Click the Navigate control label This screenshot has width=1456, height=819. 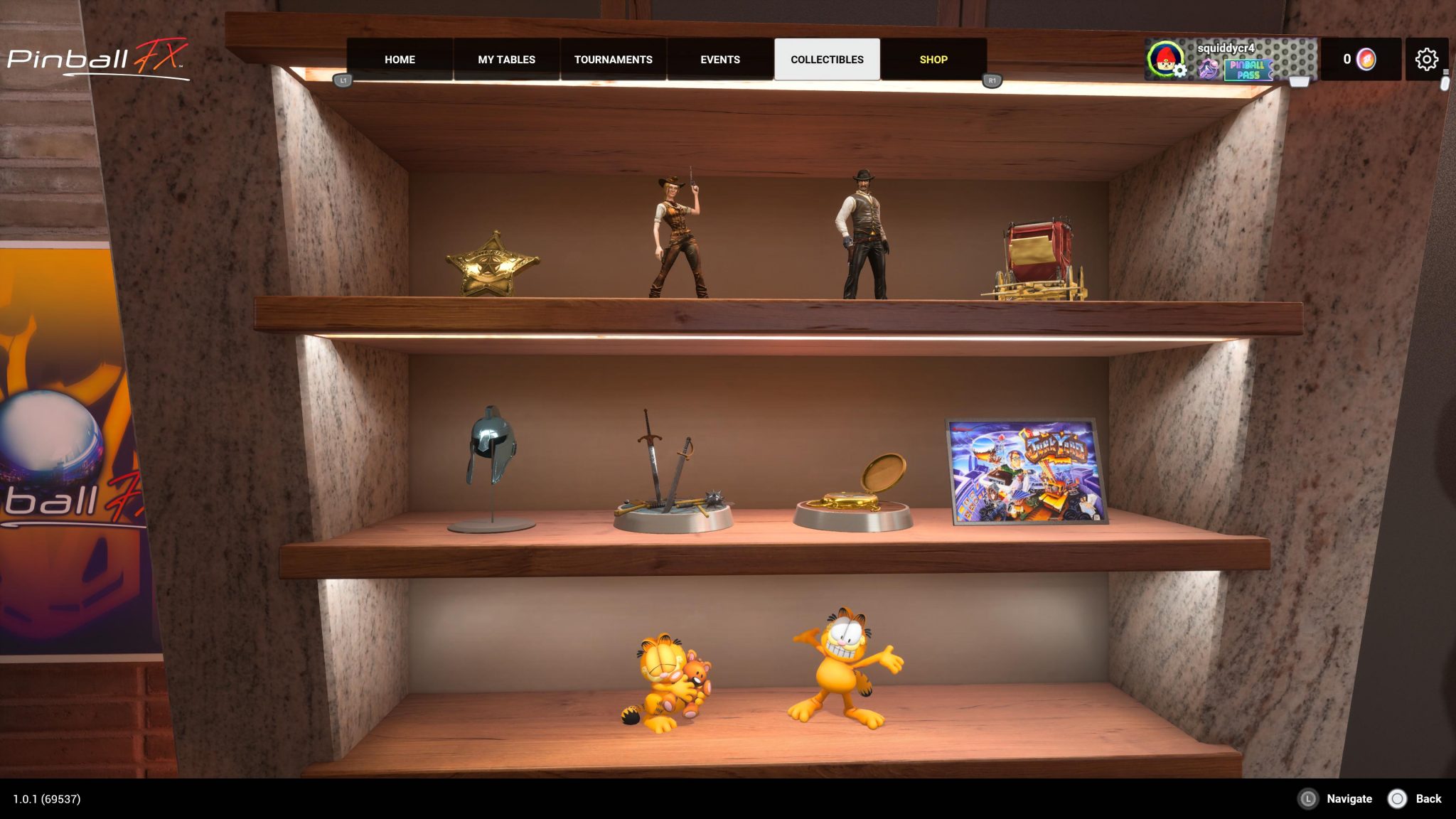[1349, 798]
